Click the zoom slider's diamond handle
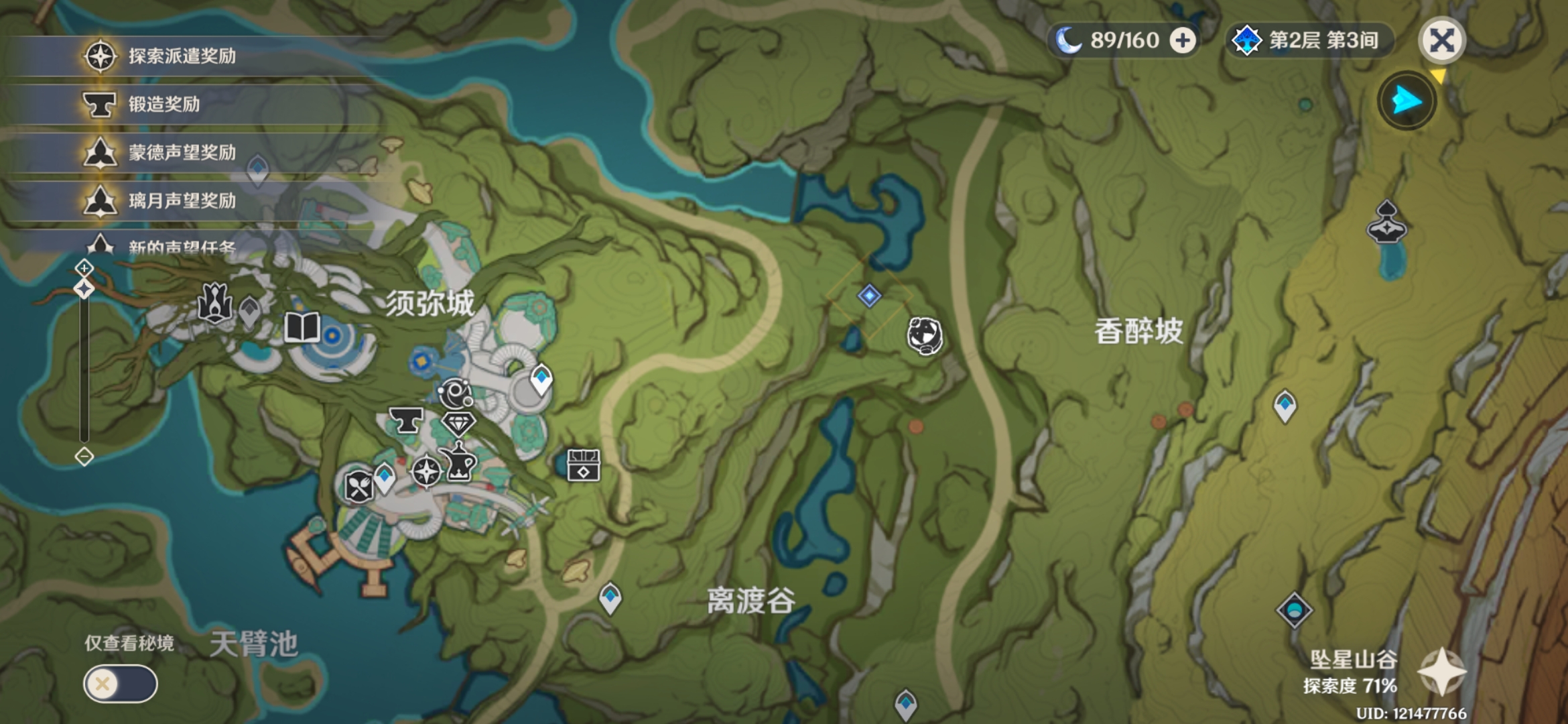This screenshot has height=724, width=1568. [84, 290]
